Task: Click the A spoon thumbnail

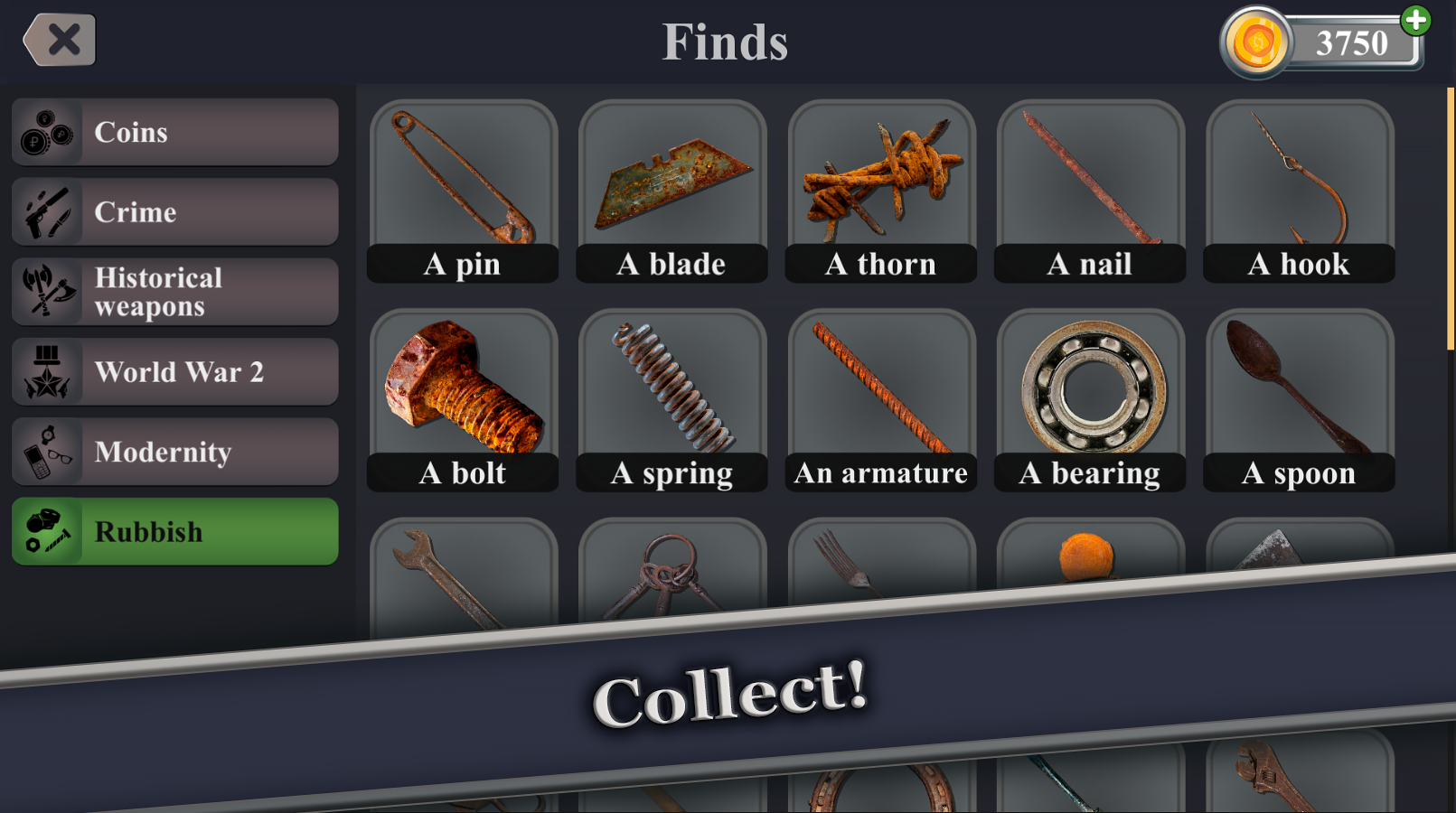Action: click(1299, 388)
